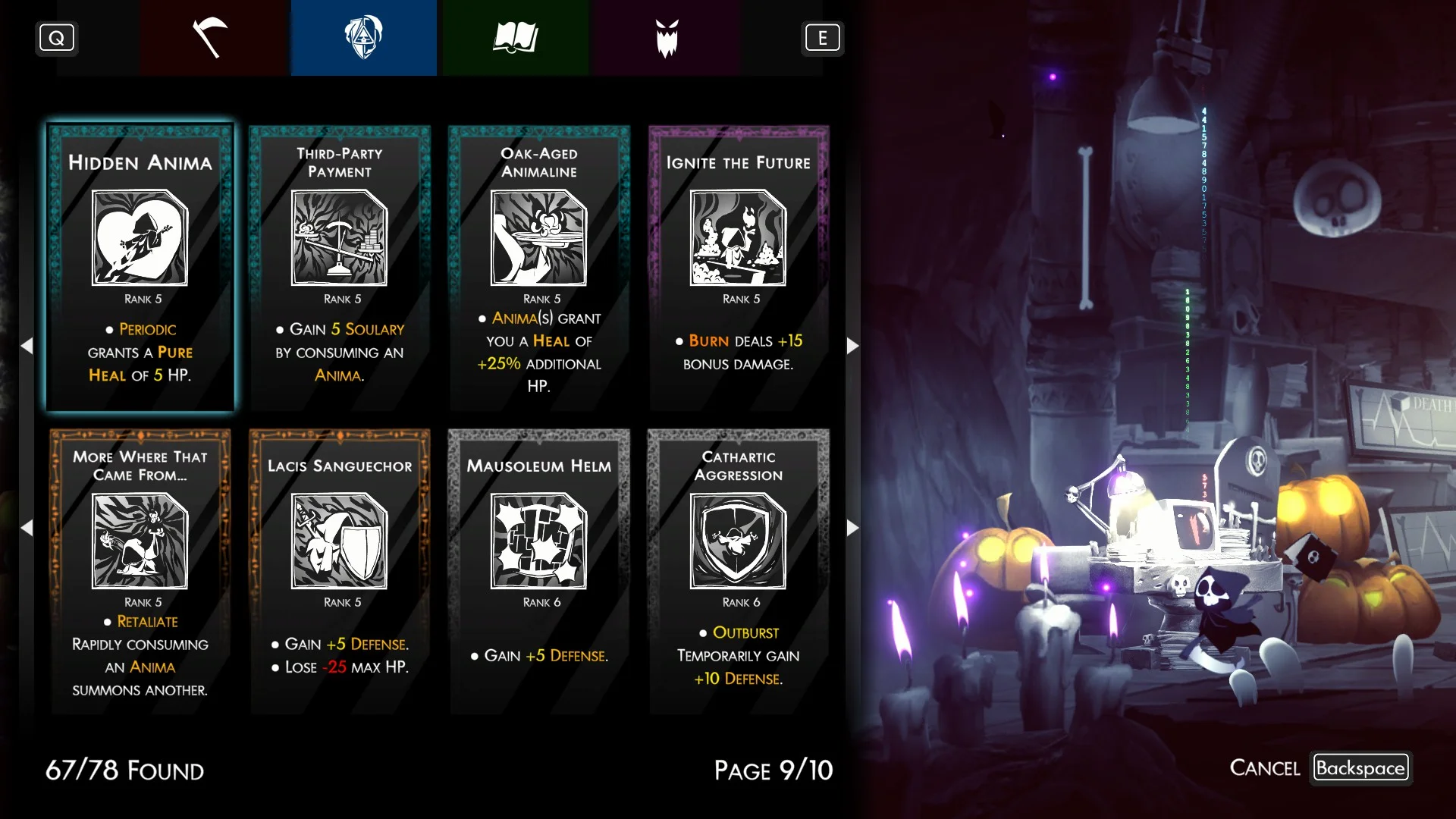1456x819 pixels.
Task: View the Oak-Aged Animaline card
Action: point(539,268)
